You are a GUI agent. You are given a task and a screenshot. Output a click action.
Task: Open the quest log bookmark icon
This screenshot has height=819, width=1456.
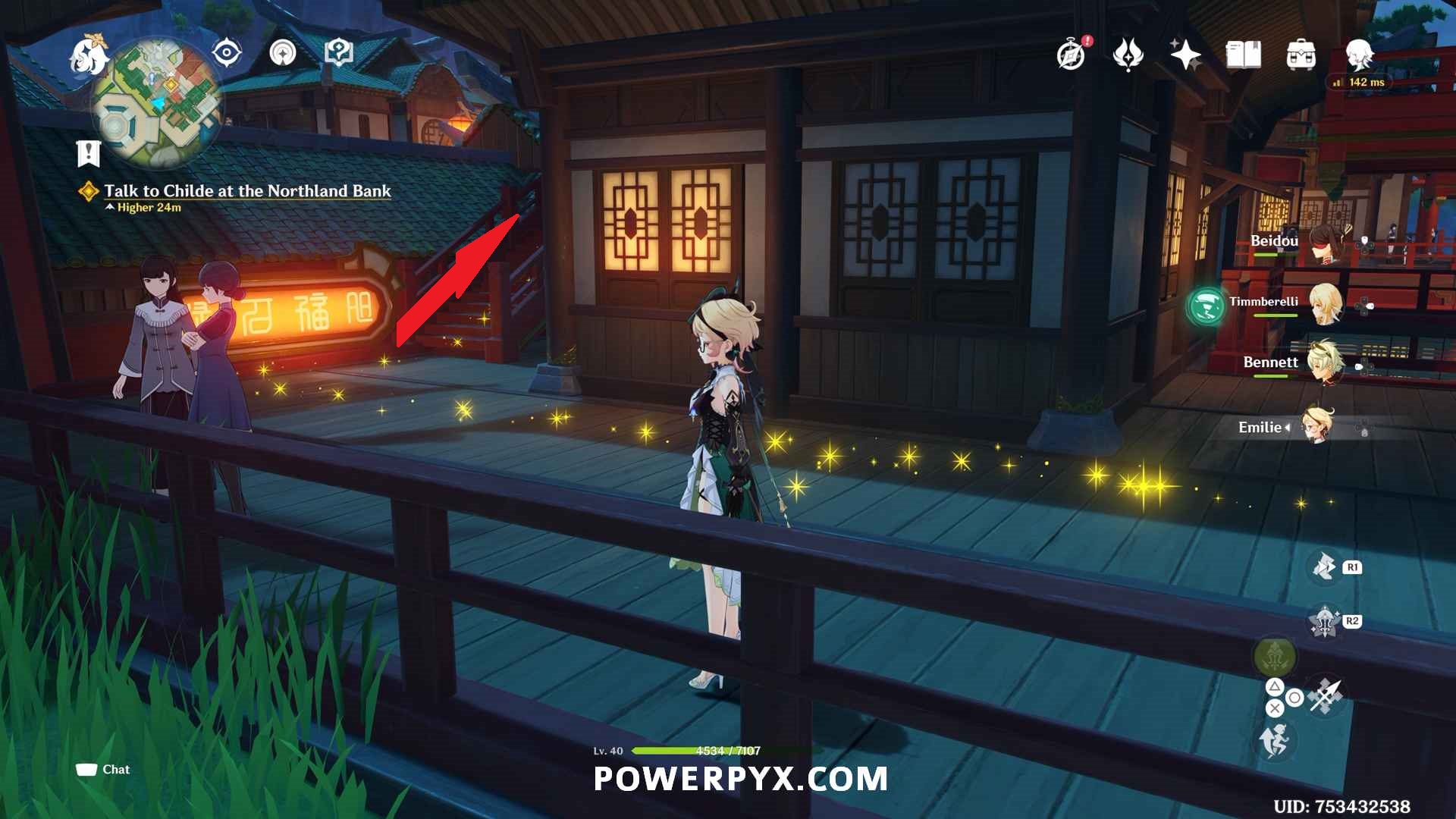pos(89,152)
